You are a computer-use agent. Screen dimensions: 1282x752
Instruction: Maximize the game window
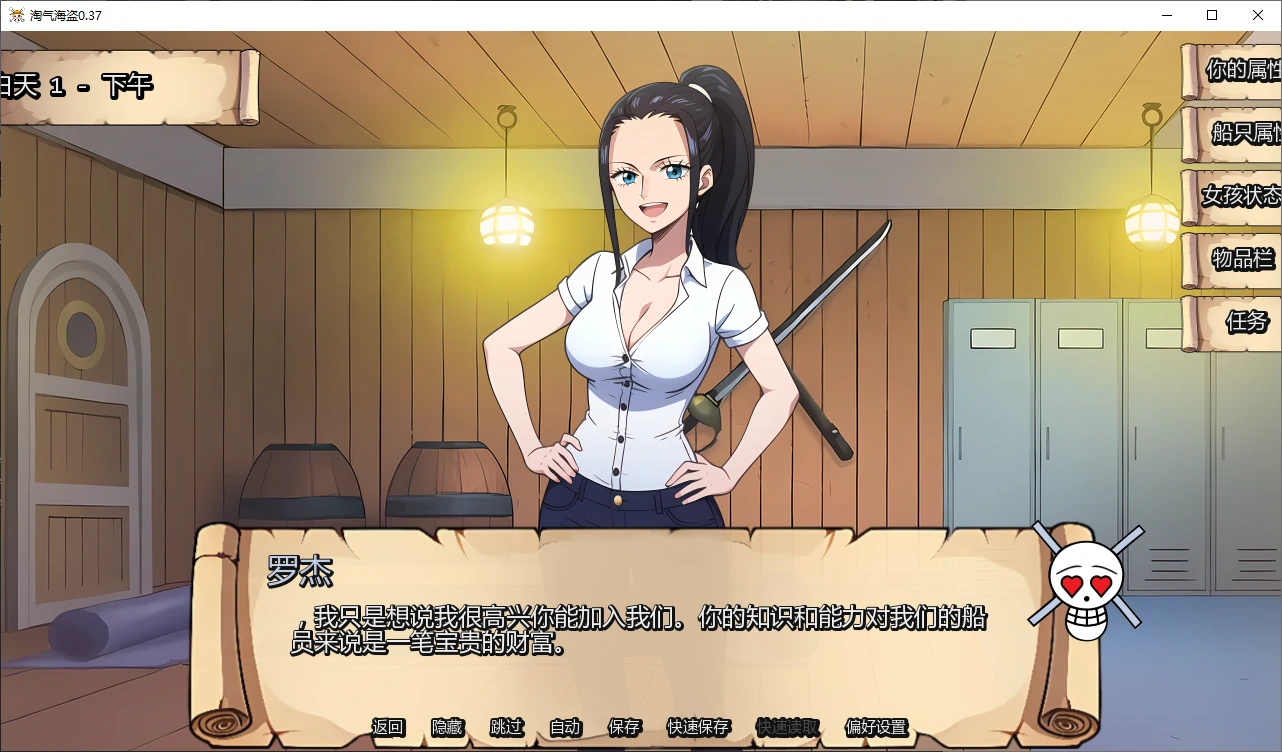pyautogui.click(x=1212, y=15)
